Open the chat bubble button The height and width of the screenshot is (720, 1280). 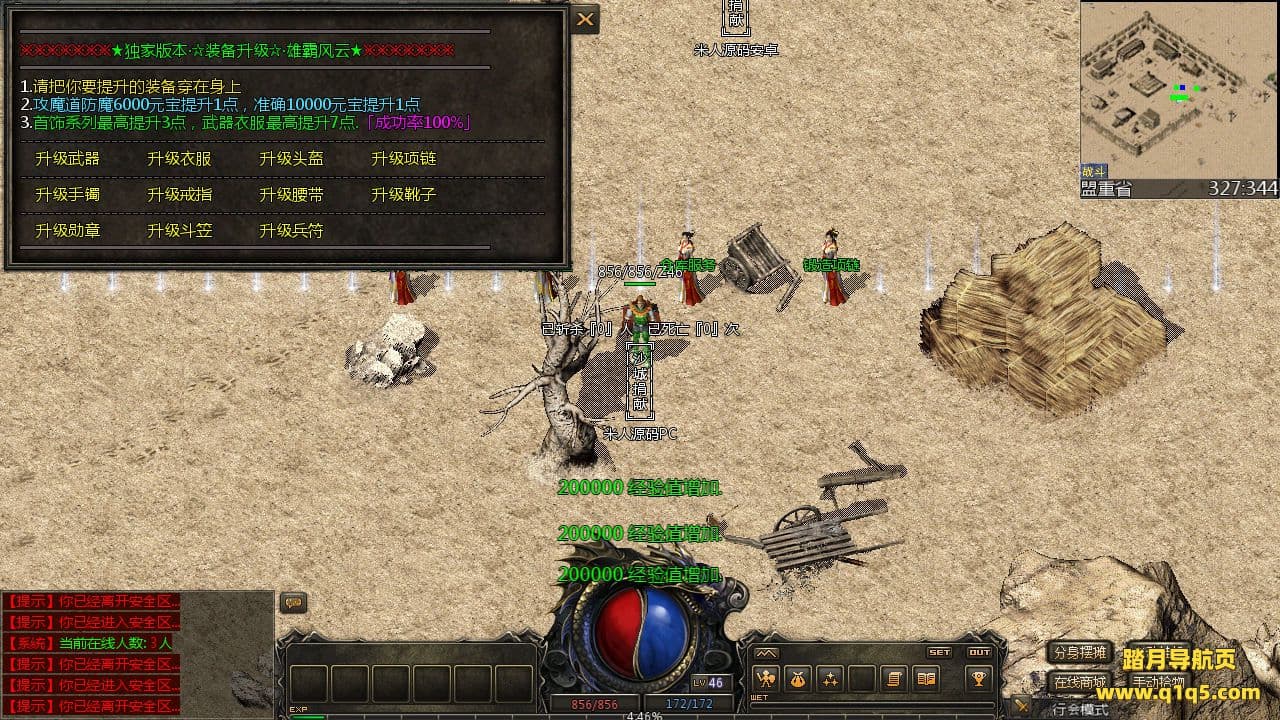pyautogui.click(x=293, y=602)
